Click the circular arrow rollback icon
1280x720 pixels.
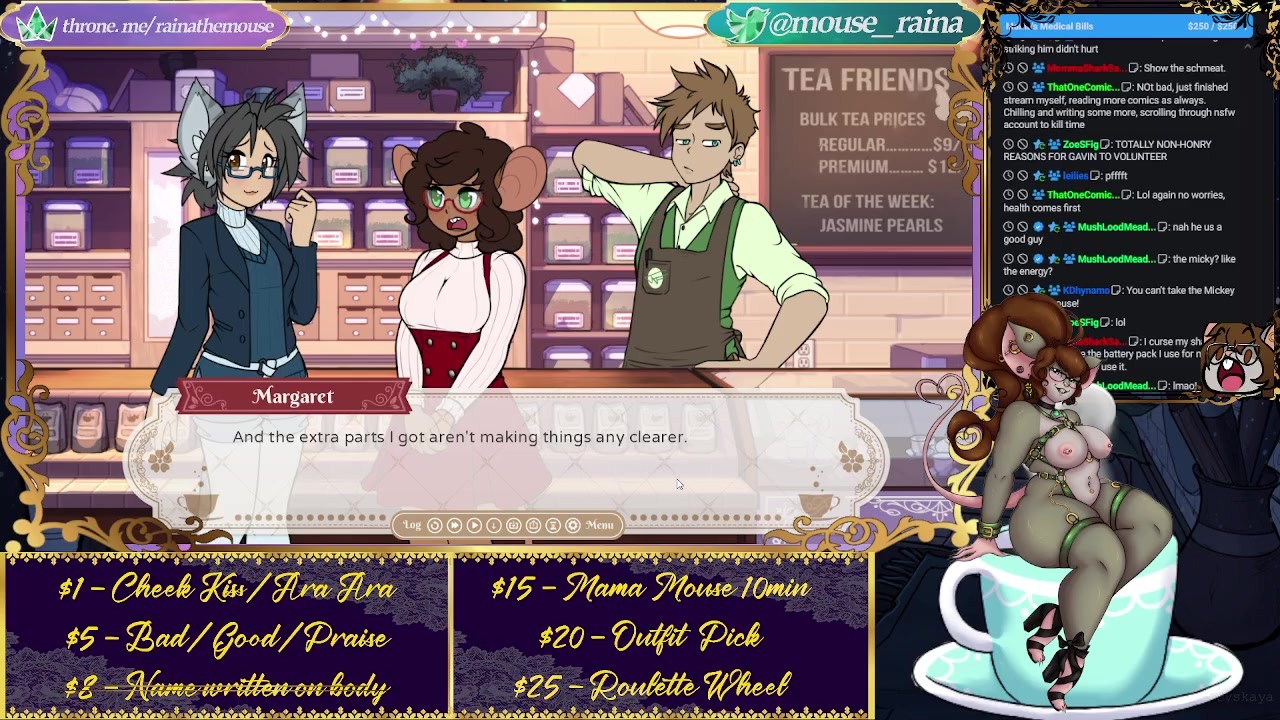(434, 525)
